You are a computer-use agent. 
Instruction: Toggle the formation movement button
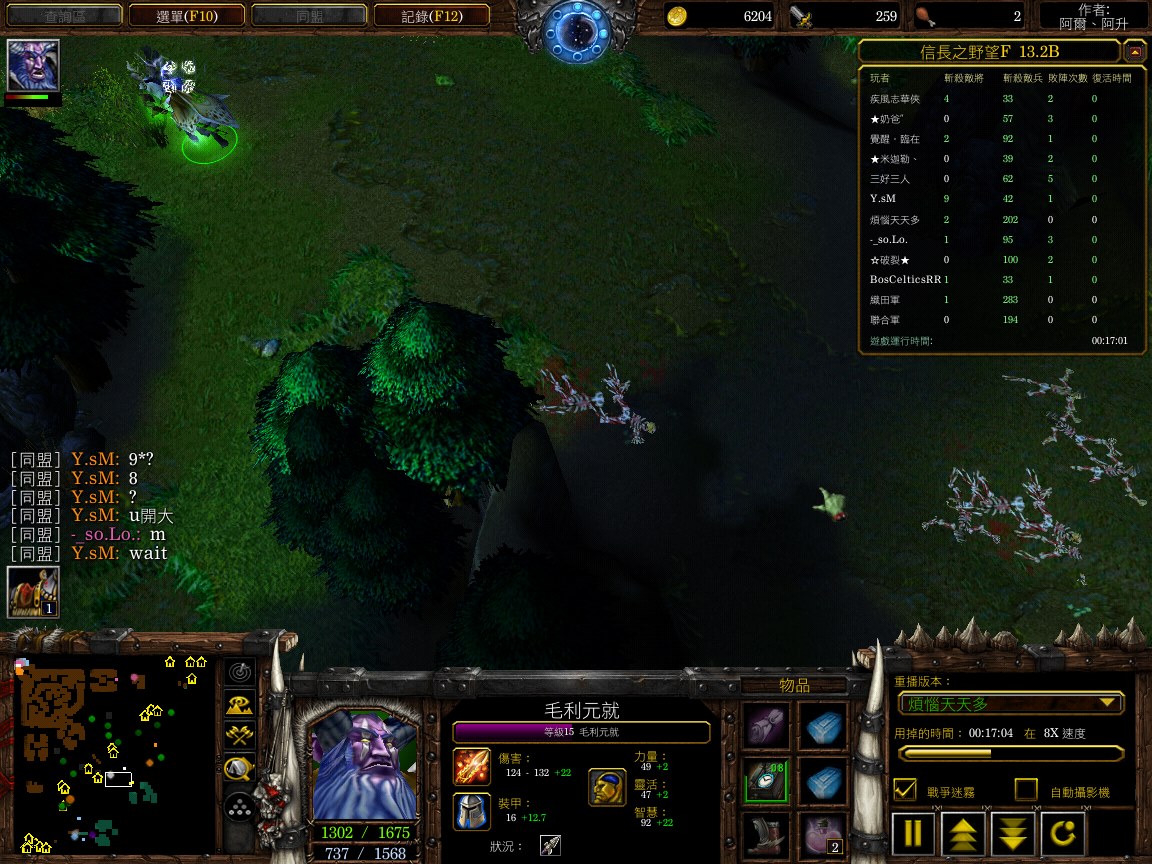click(x=239, y=807)
